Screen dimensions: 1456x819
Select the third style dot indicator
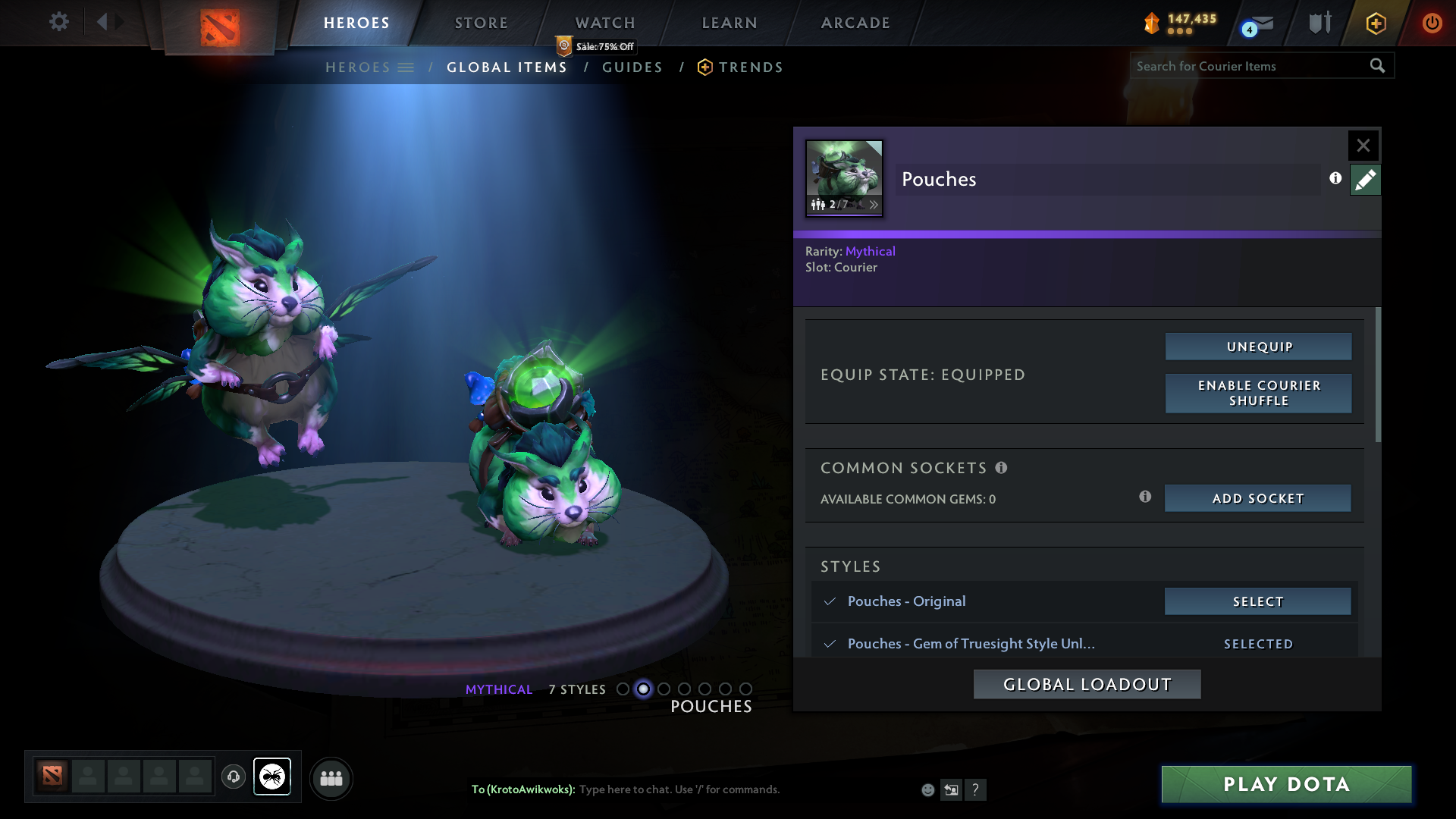[x=664, y=689]
